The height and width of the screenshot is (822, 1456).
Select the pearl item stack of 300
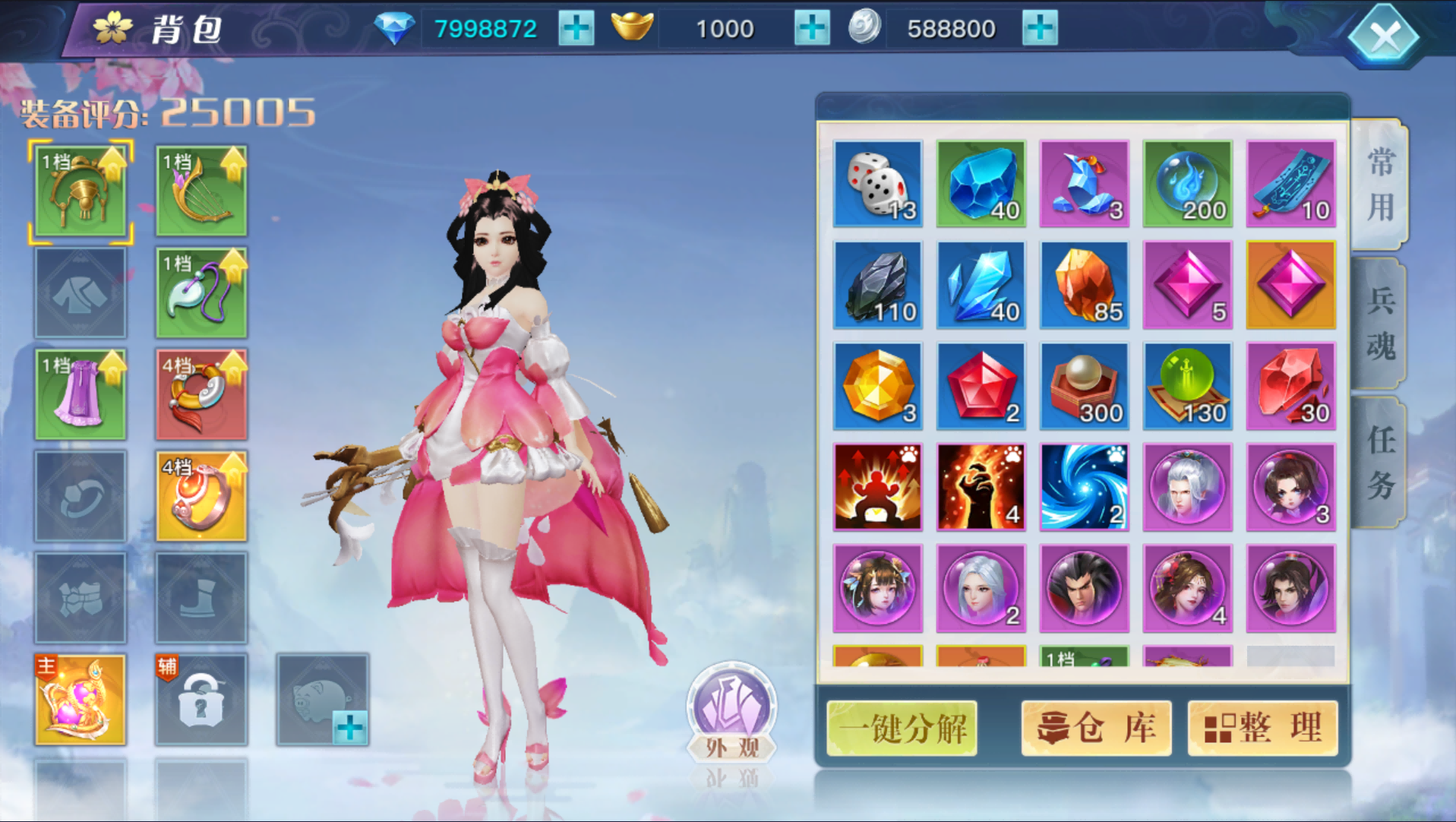1084,386
